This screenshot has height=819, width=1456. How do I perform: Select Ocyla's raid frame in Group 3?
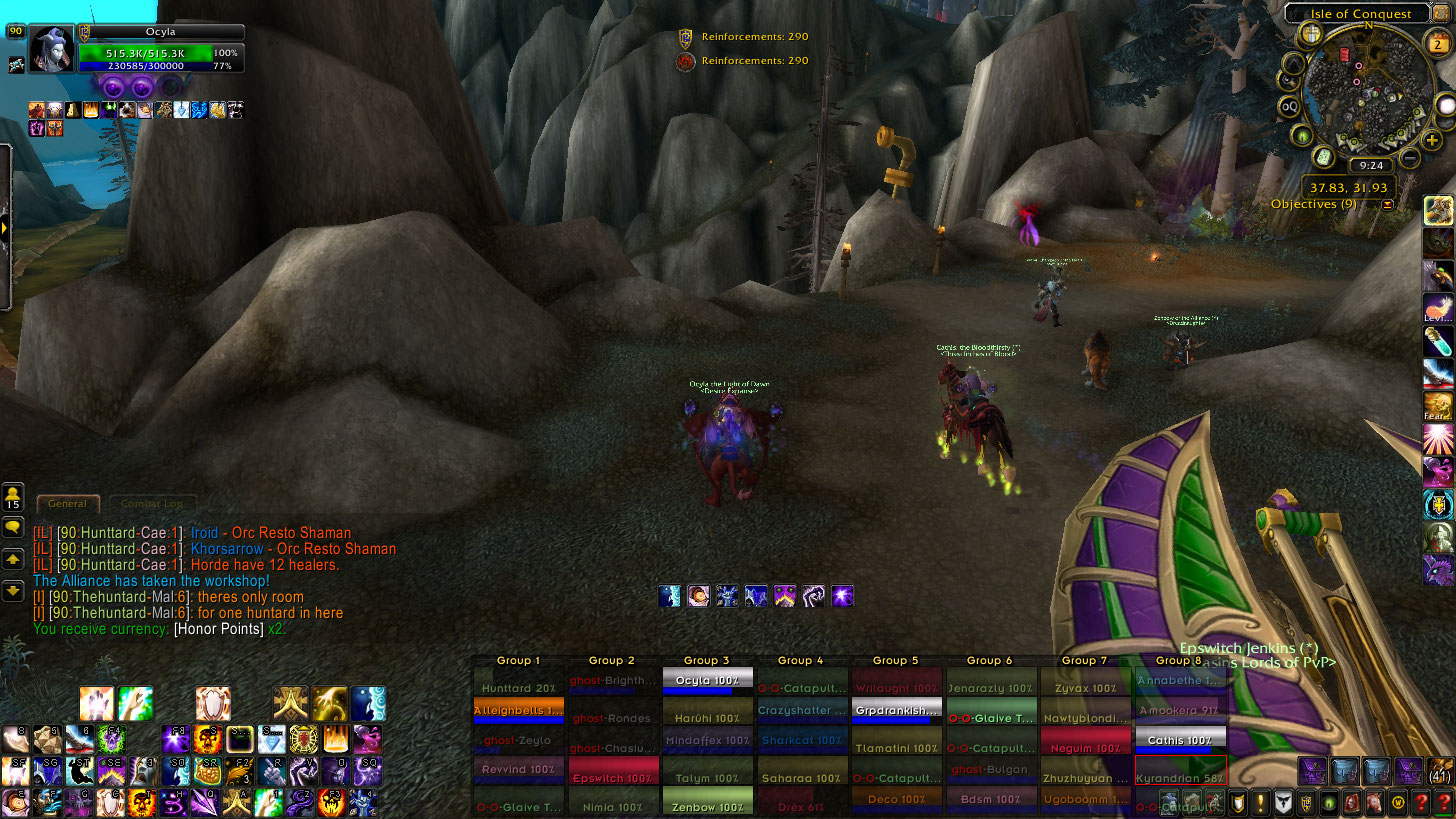pos(707,681)
